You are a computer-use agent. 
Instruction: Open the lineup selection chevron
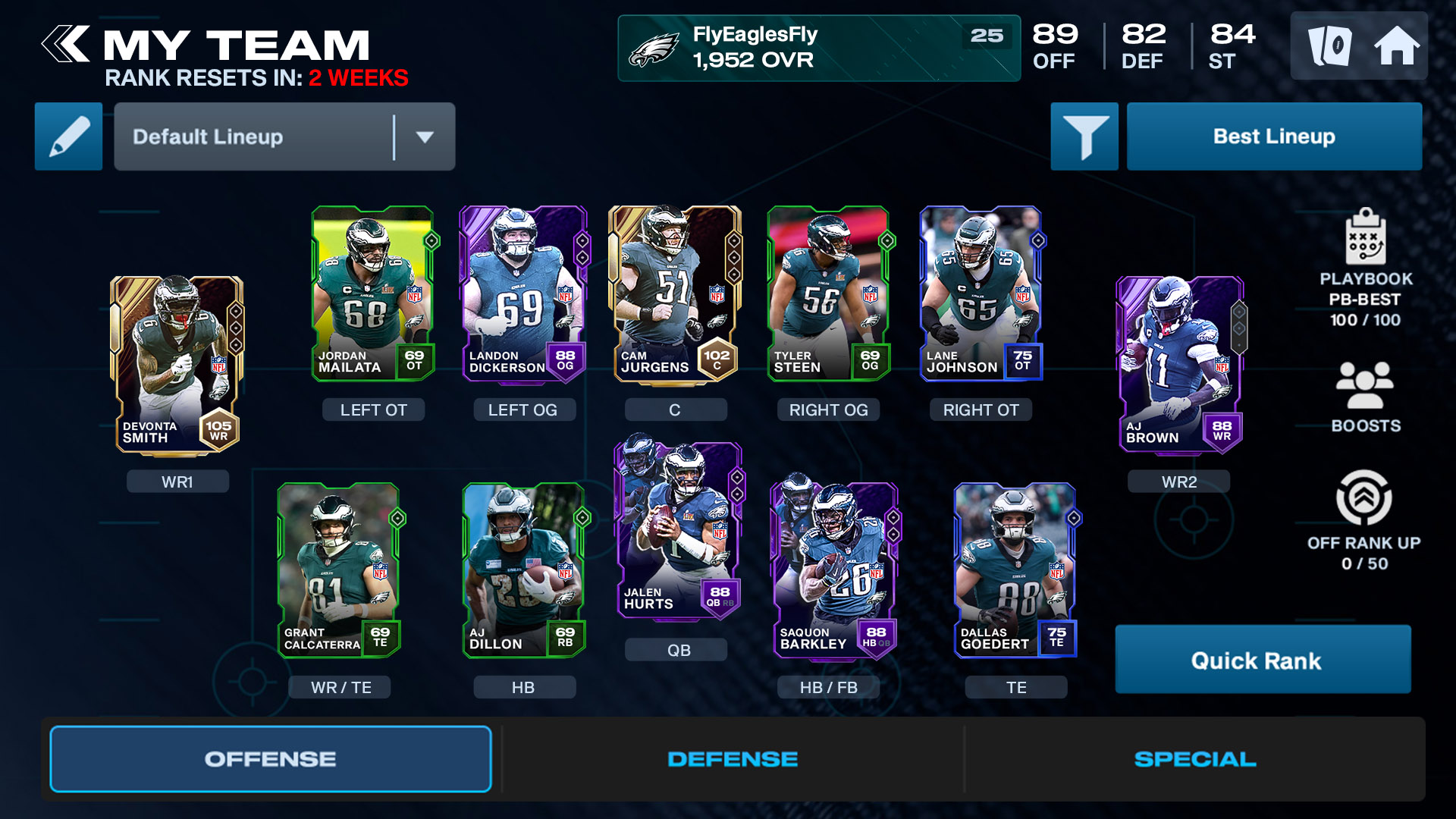[x=425, y=137]
